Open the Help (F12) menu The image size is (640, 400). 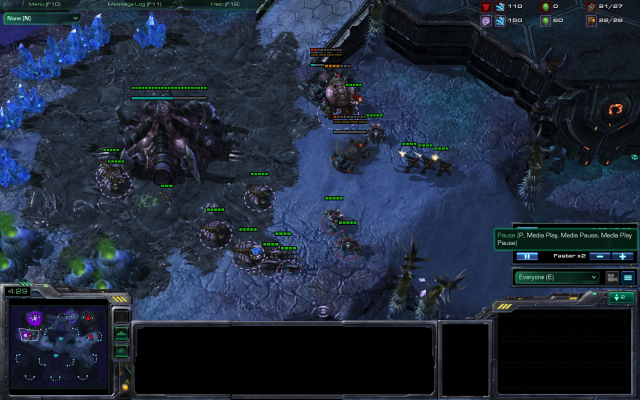pos(224,4)
